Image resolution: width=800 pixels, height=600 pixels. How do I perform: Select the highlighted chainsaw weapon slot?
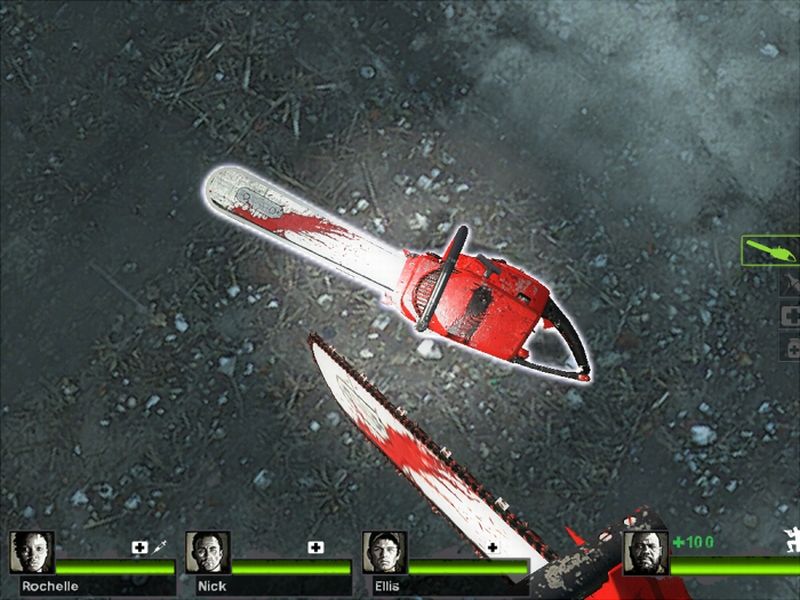pyautogui.click(x=772, y=250)
